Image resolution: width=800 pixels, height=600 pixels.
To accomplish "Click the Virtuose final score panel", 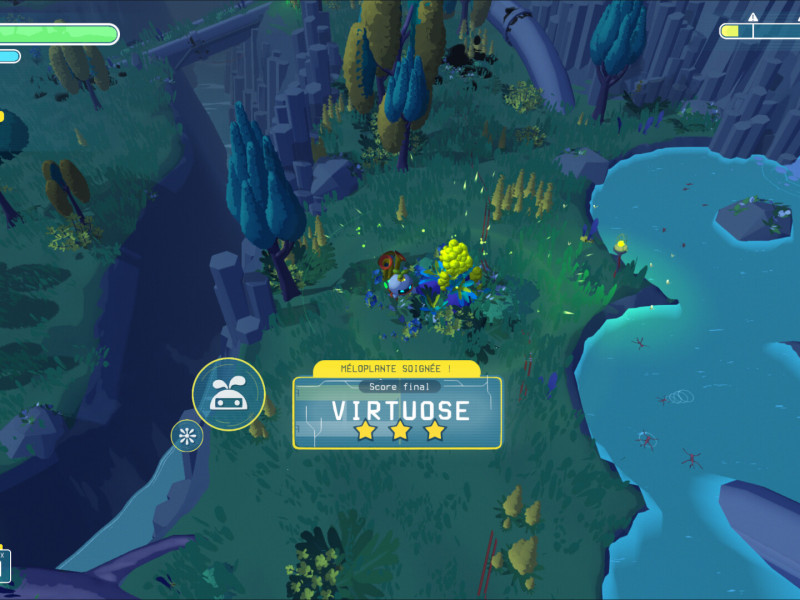I will (x=397, y=412).
